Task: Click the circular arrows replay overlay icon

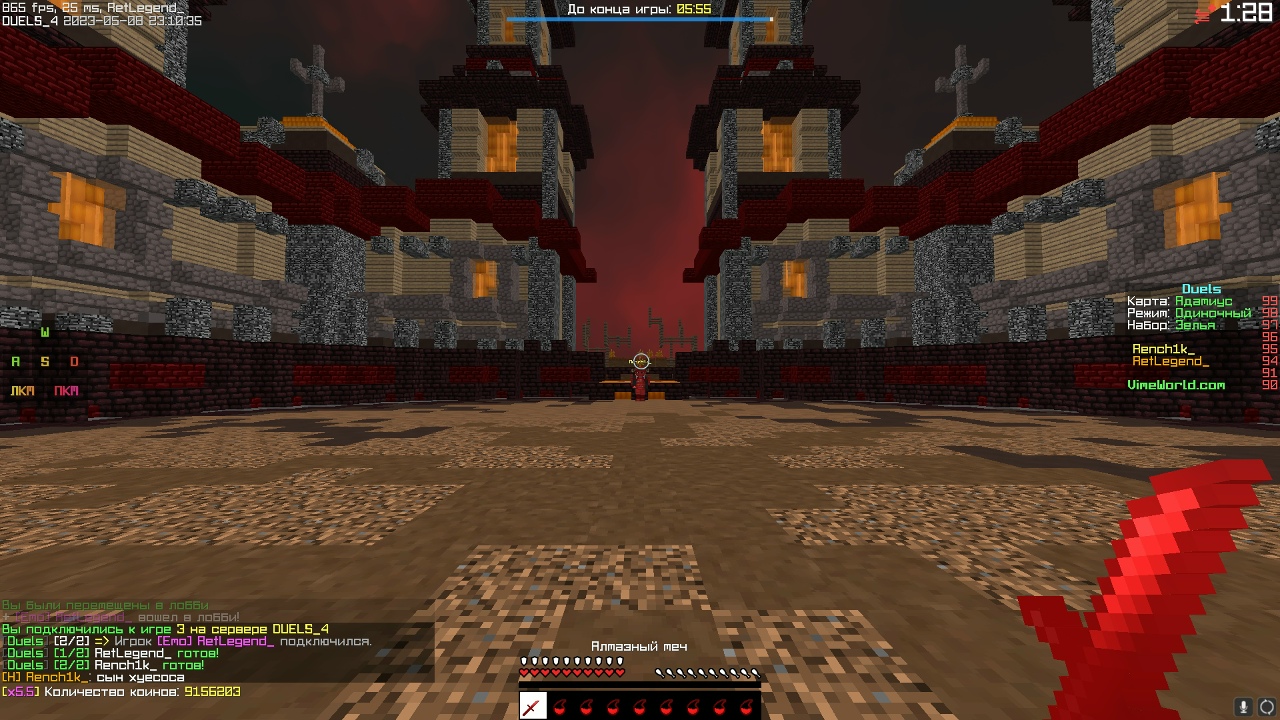Action: click(x=1267, y=707)
